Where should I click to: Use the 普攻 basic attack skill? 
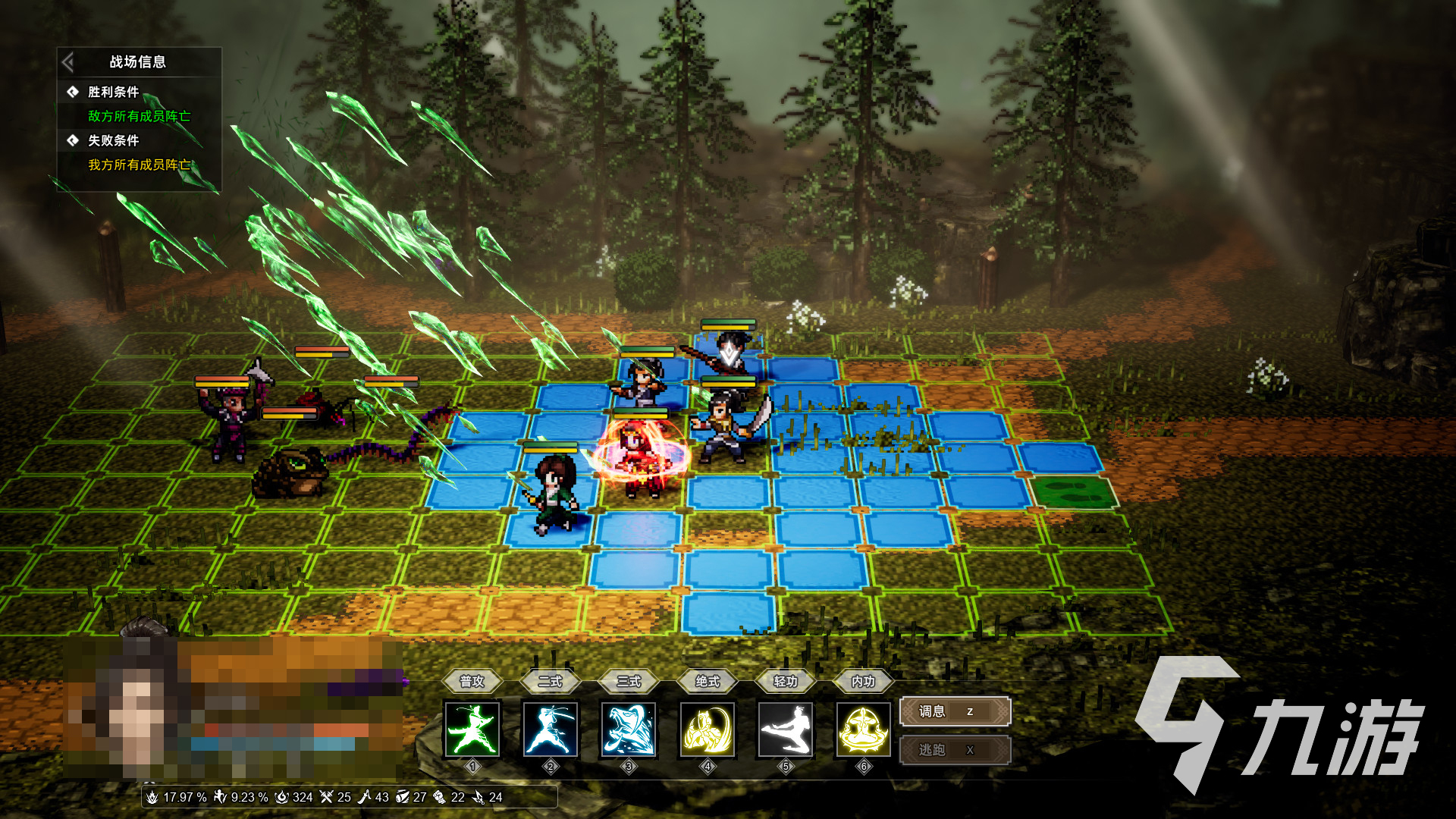(472, 730)
